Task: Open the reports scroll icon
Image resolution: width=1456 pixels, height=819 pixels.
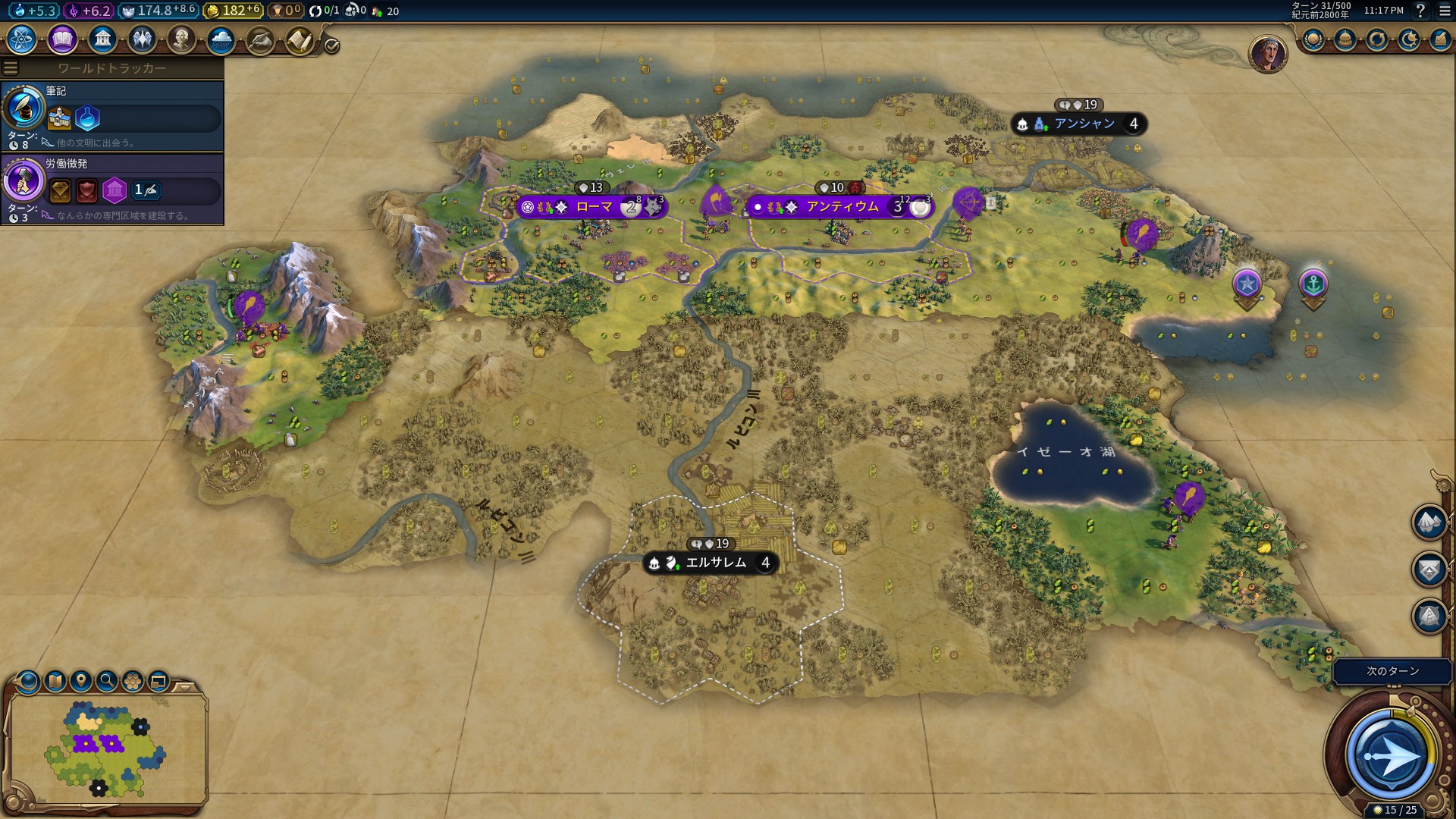Action: pos(300,40)
